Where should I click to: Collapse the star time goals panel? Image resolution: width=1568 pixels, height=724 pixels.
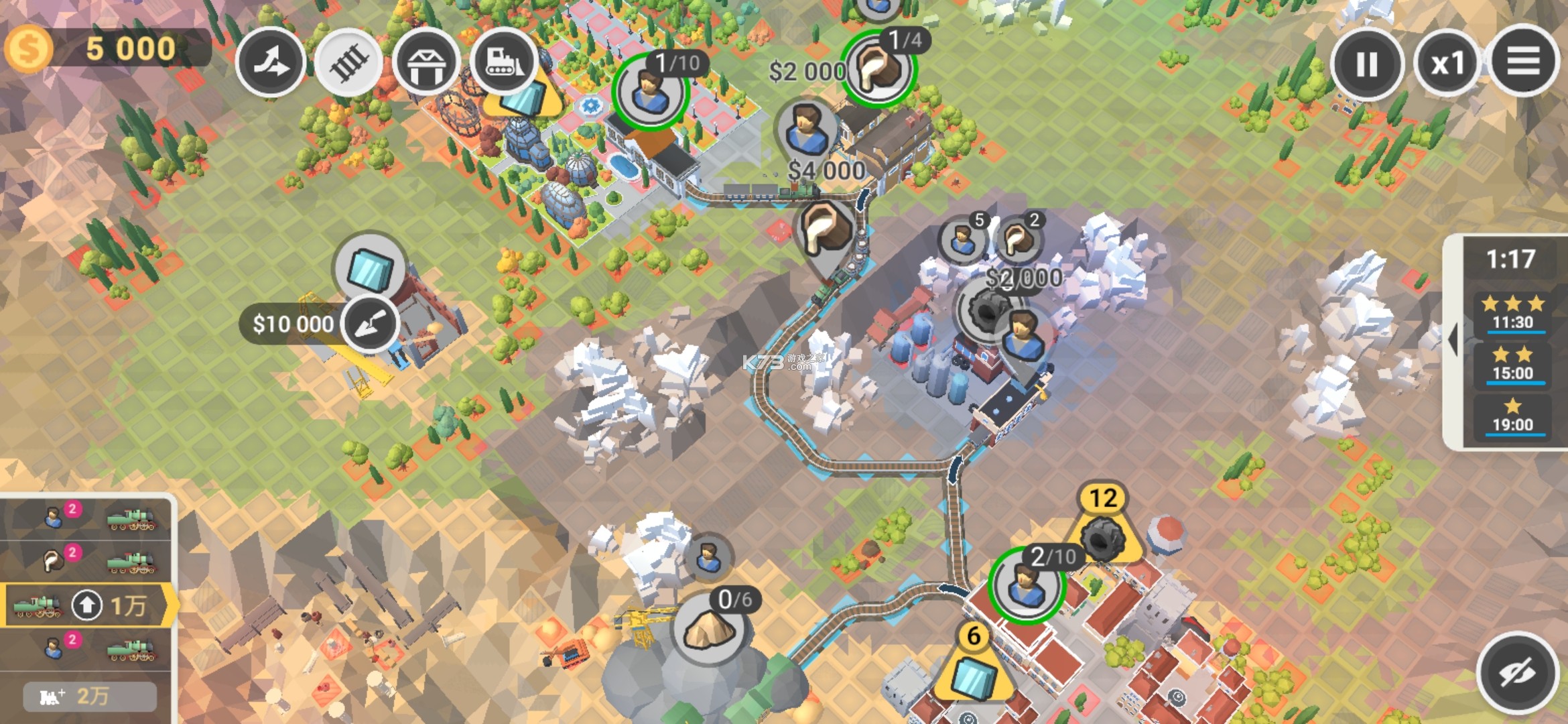coord(1453,341)
